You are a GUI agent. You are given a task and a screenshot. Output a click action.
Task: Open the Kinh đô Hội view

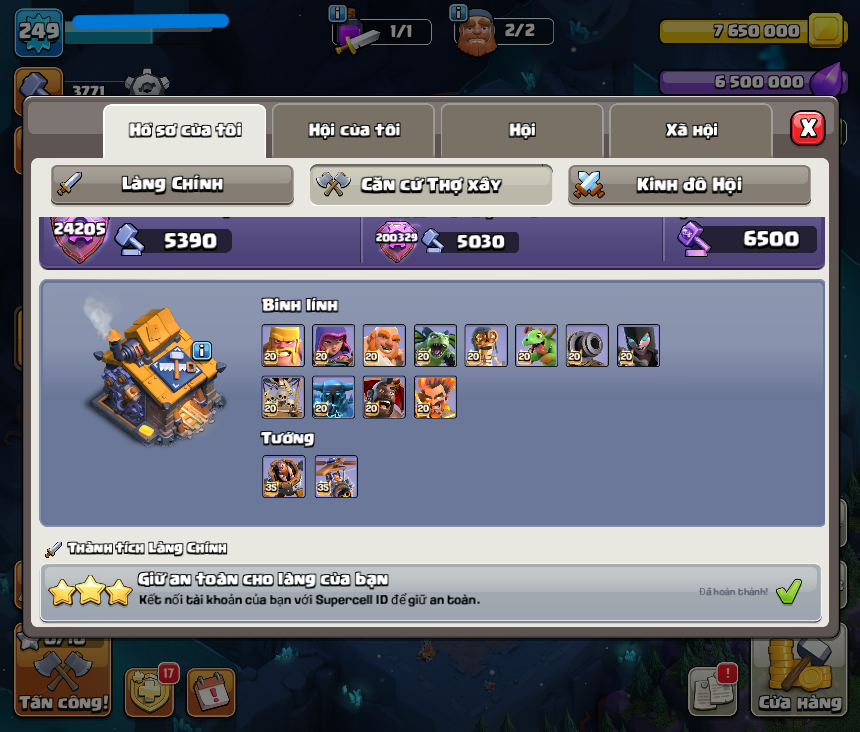tap(689, 184)
